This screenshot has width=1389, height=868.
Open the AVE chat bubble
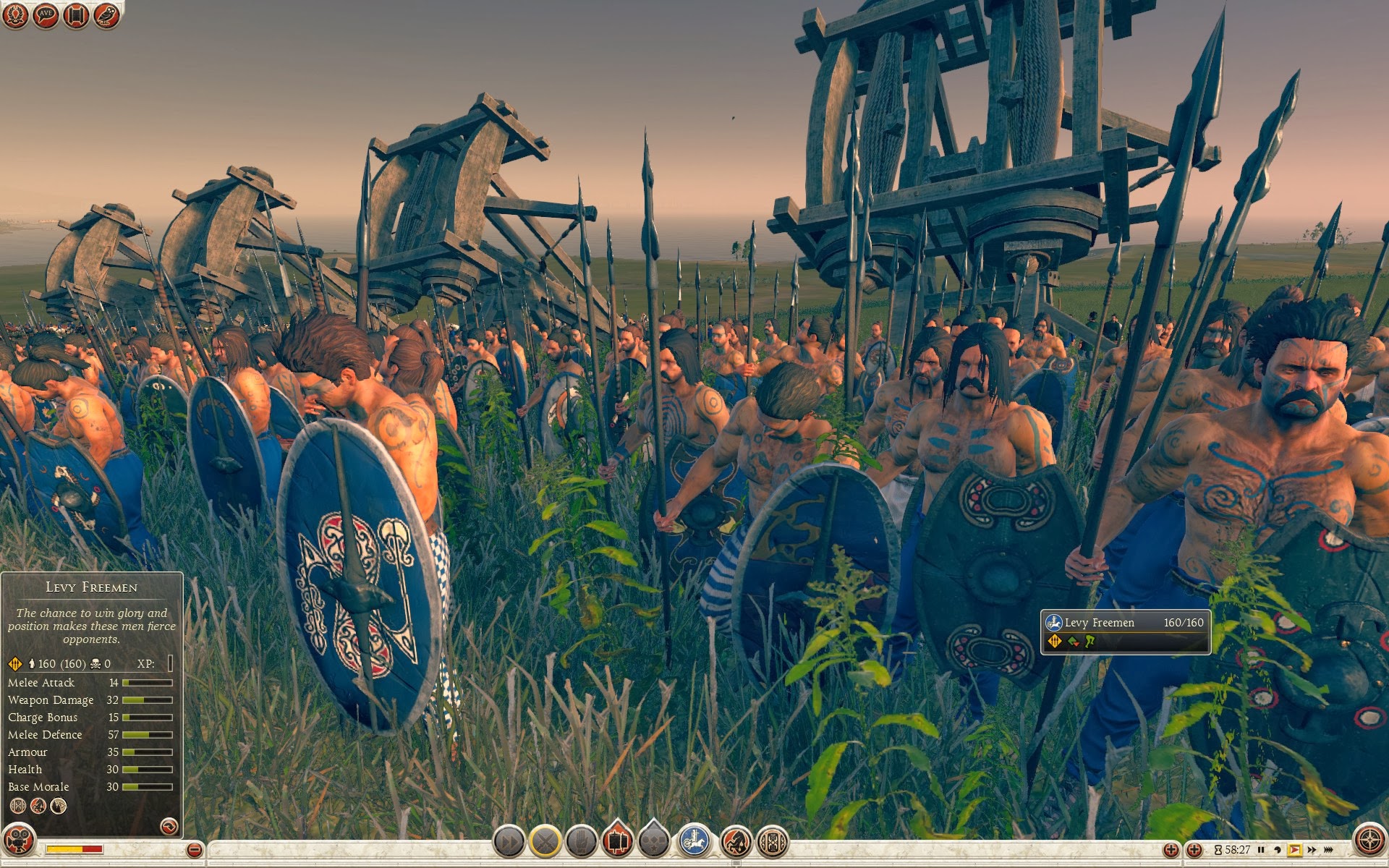(x=46, y=15)
